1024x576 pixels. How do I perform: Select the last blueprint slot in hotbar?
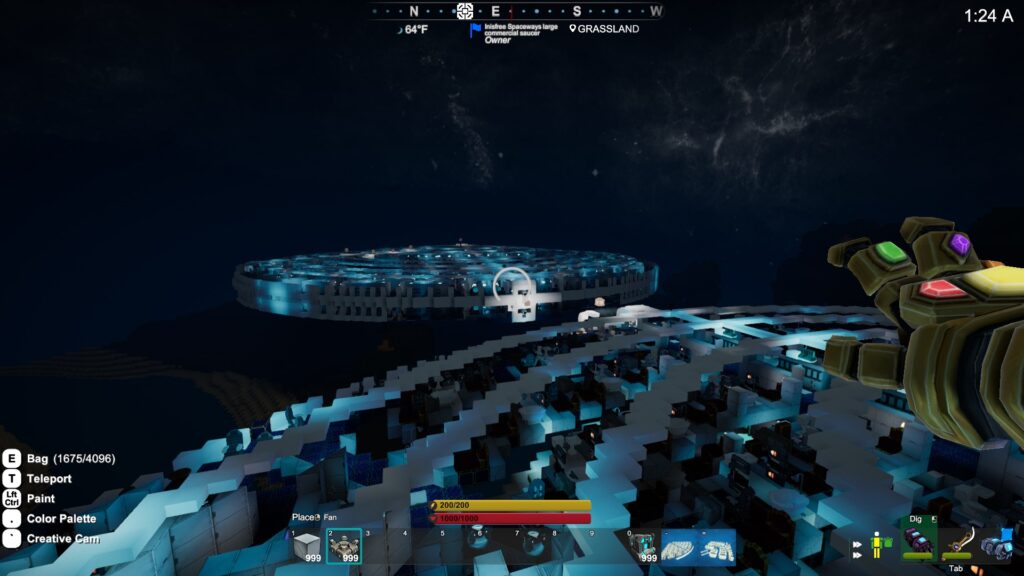click(x=718, y=546)
